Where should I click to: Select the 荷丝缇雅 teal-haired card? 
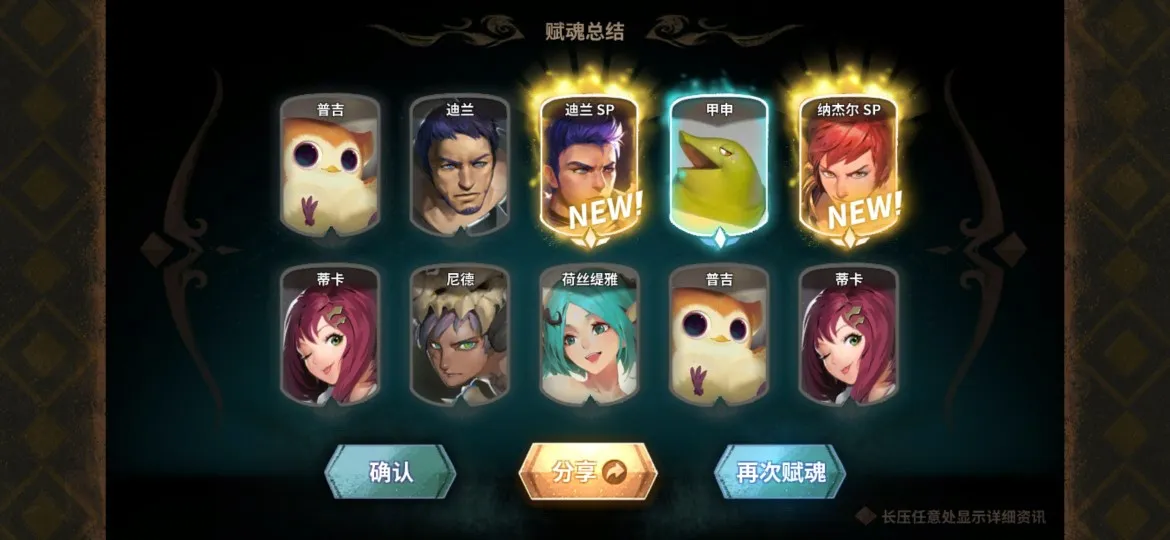pyautogui.click(x=590, y=336)
